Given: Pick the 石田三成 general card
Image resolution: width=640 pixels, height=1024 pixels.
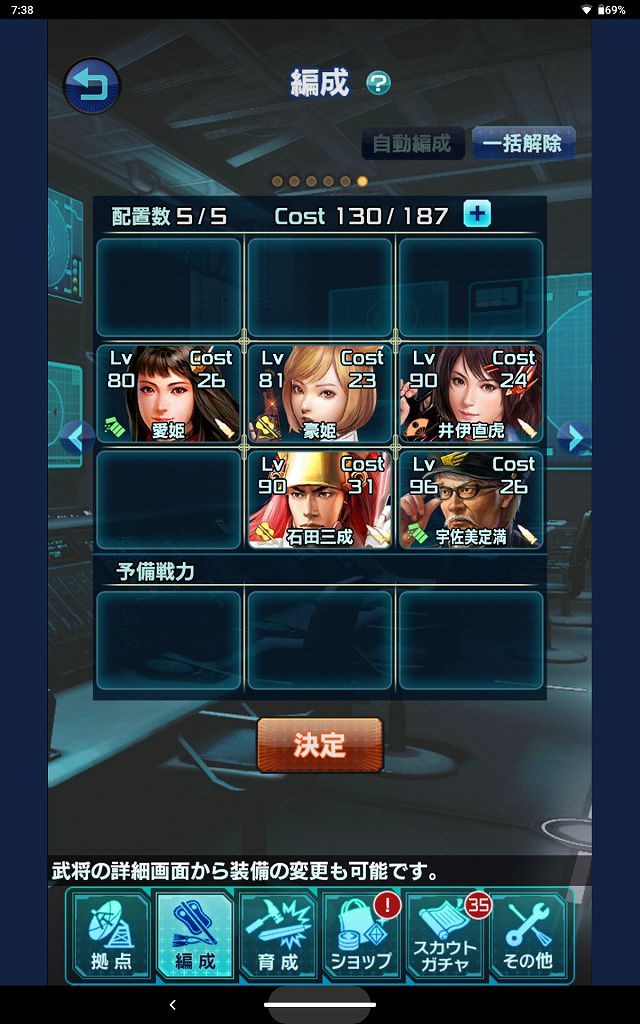Looking at the screenshot, I should pyautogui.click(x=319, y=500).
